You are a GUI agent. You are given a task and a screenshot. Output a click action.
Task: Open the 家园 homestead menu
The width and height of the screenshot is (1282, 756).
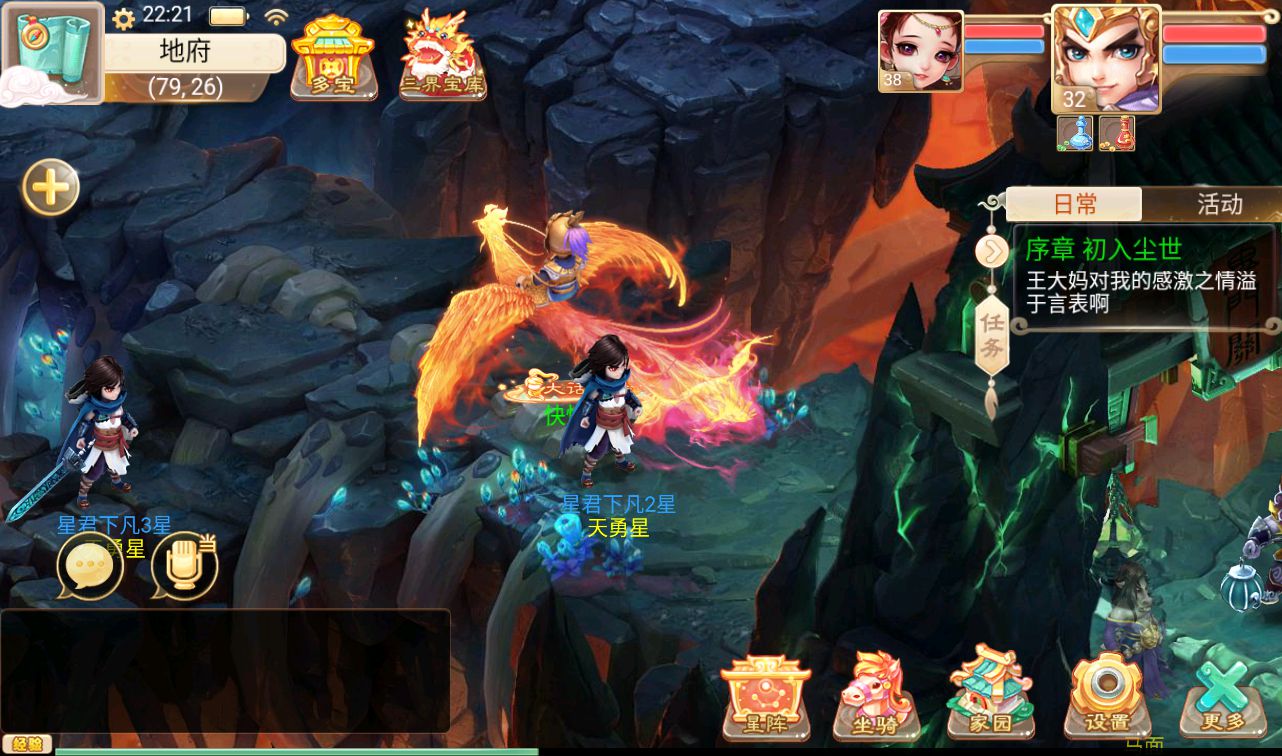991,695
